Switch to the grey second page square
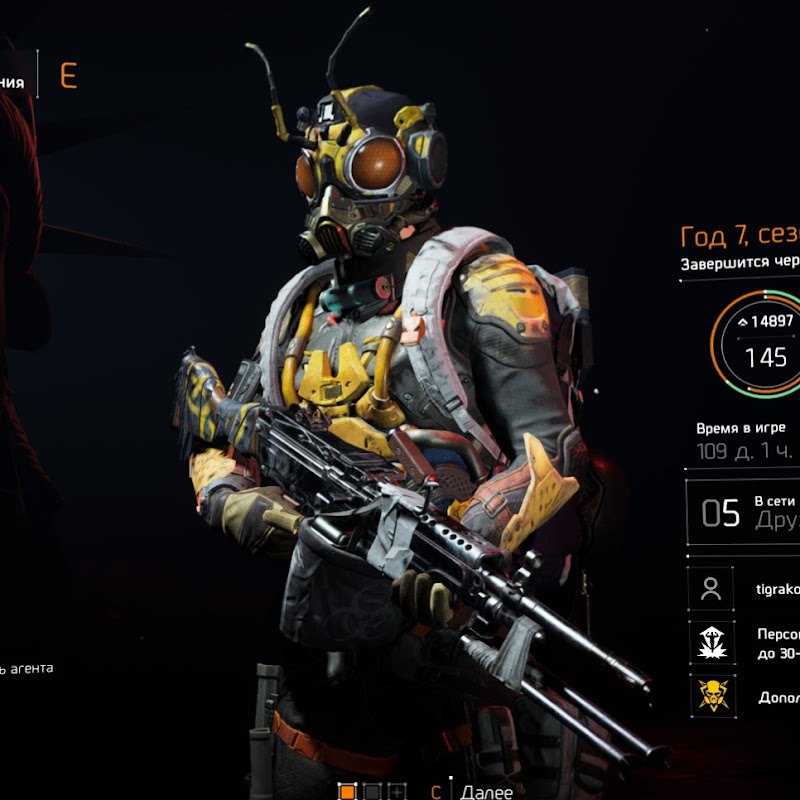800x800 pixels. (373, 792)
